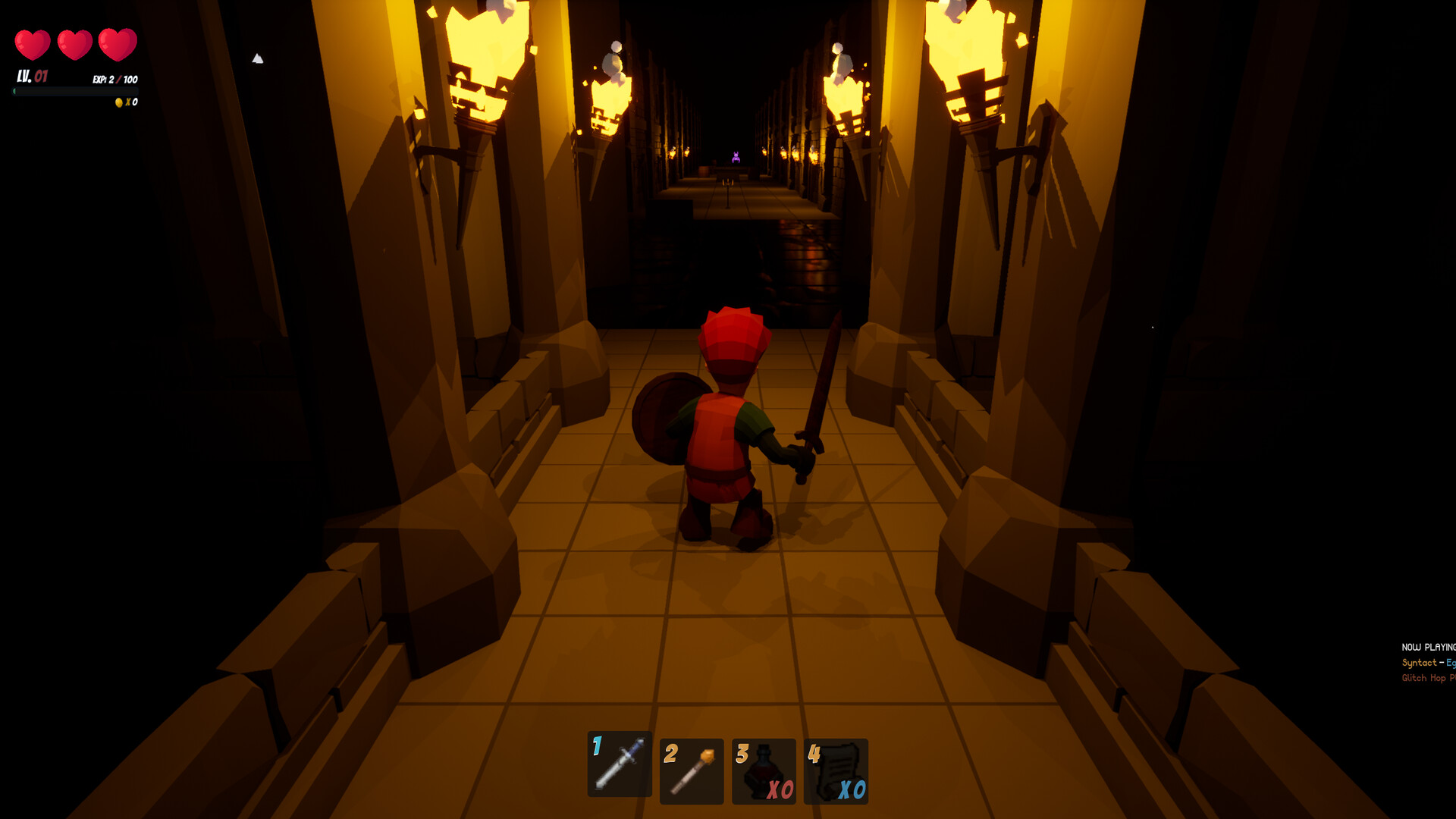Click the blue number 1 slot badge

598,746
